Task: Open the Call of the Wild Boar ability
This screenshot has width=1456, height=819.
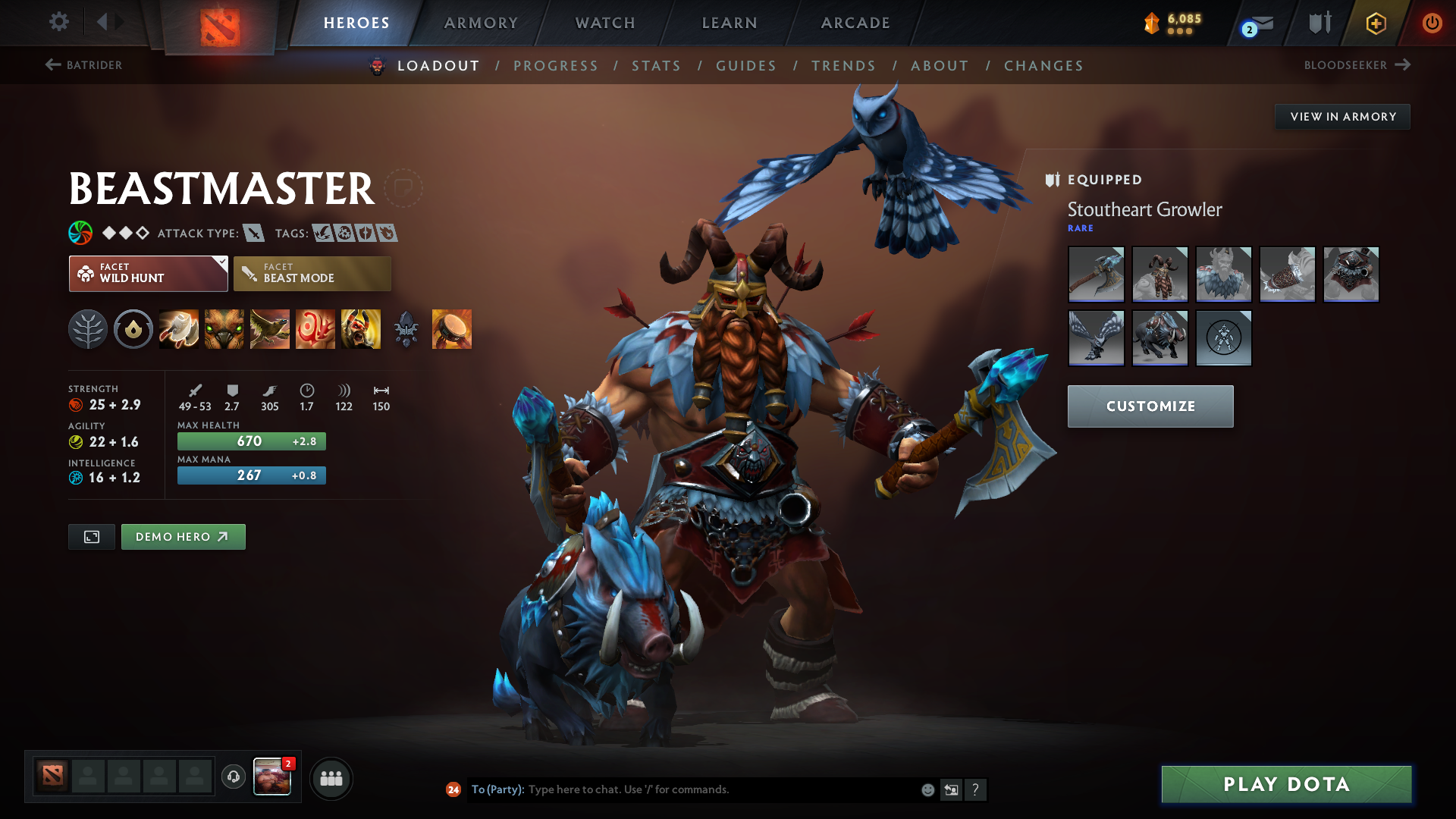Action: pos(224,329)
